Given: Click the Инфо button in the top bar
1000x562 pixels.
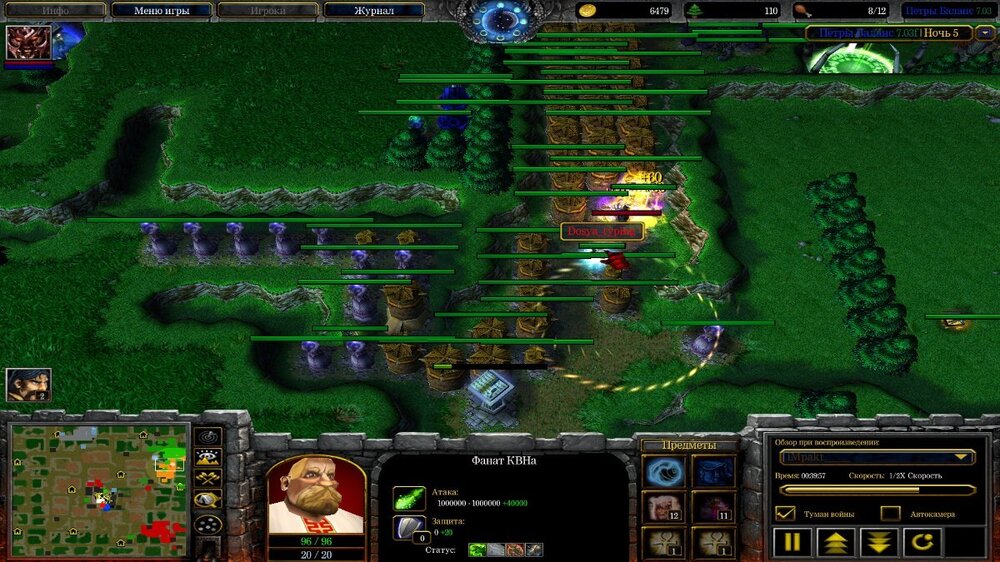Looking at the screenshot, I should 55,10.
